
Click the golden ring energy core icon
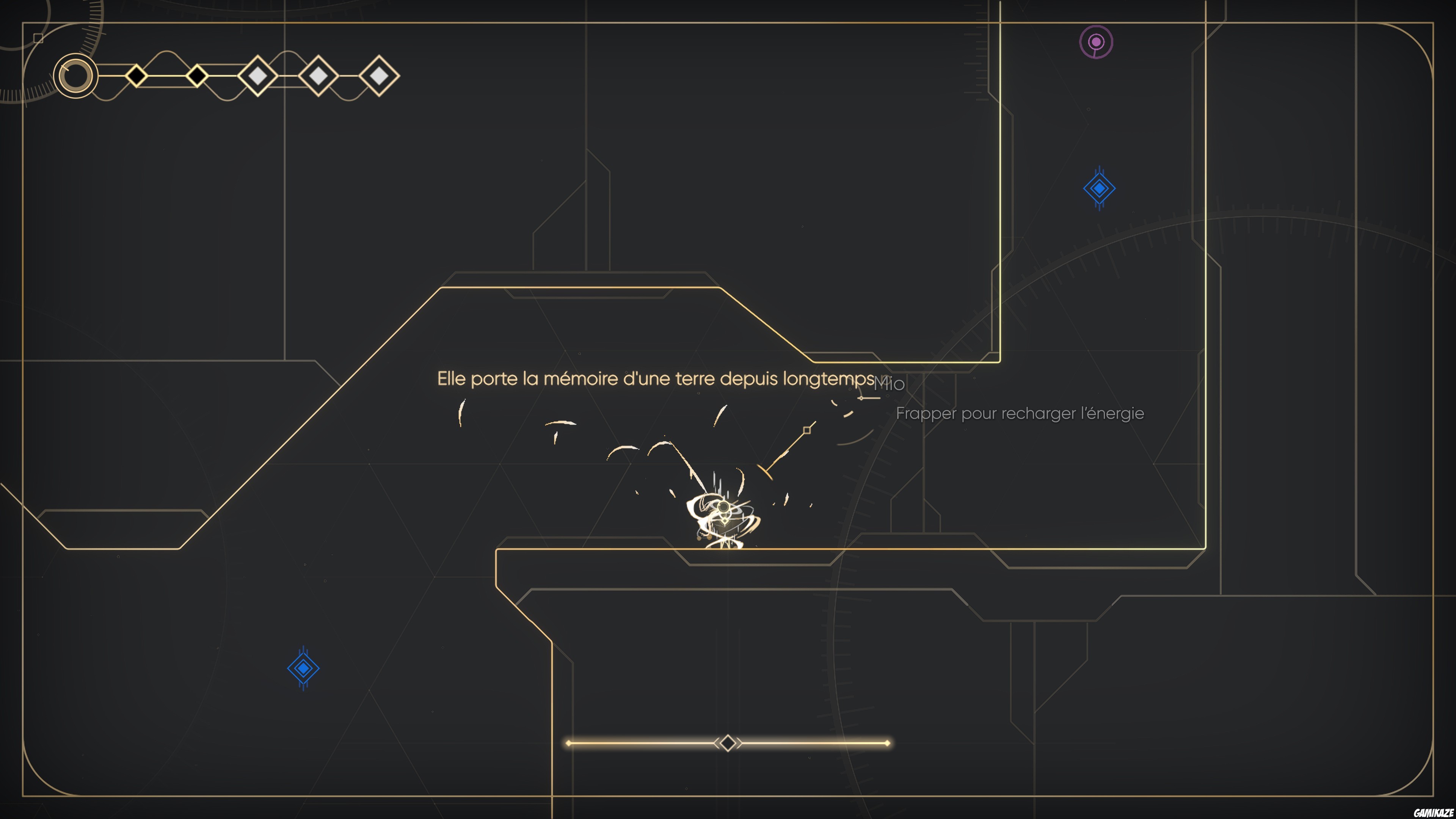click(x=76, y=76)
